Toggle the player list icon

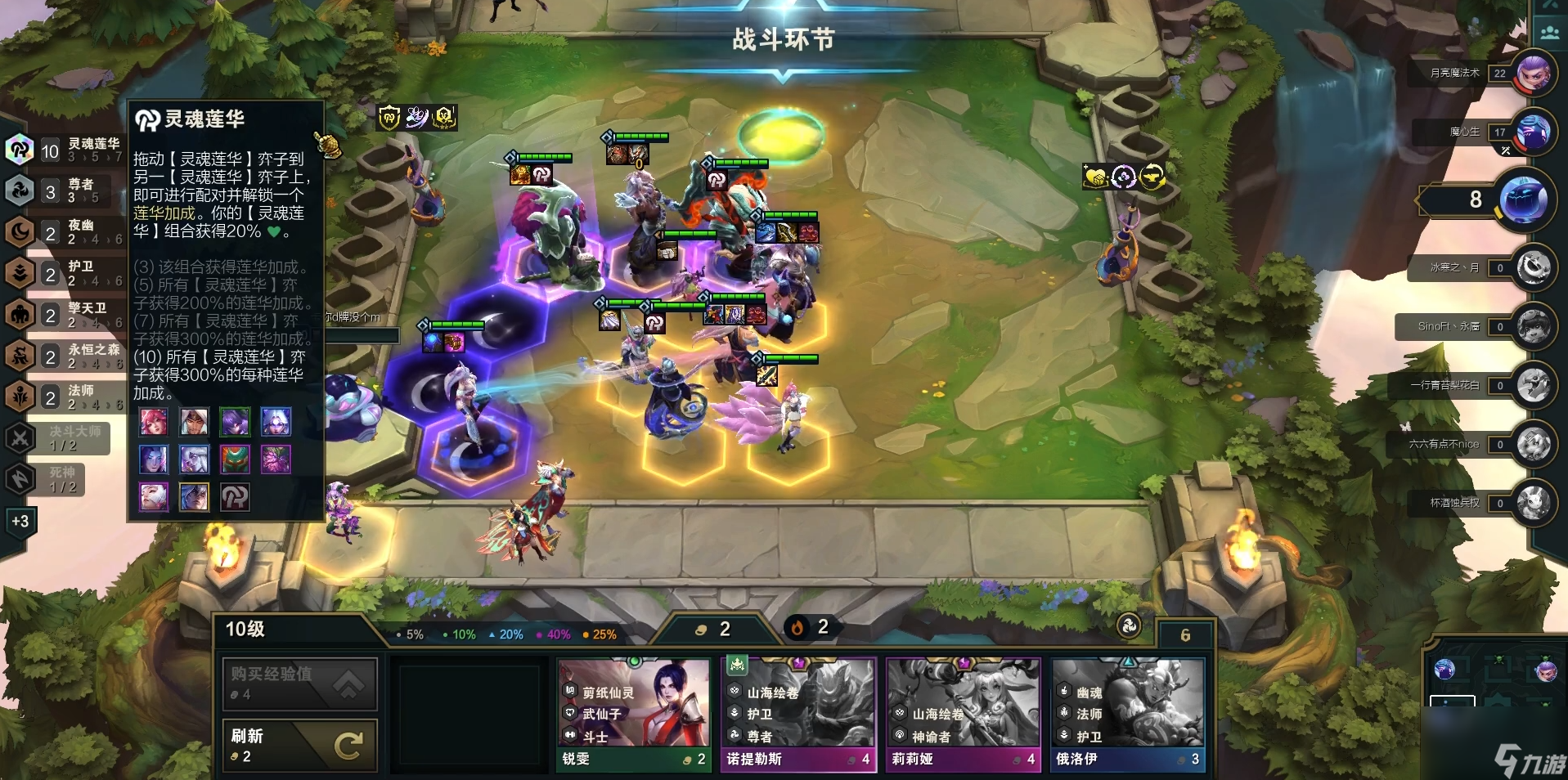tap(1549, 33)
